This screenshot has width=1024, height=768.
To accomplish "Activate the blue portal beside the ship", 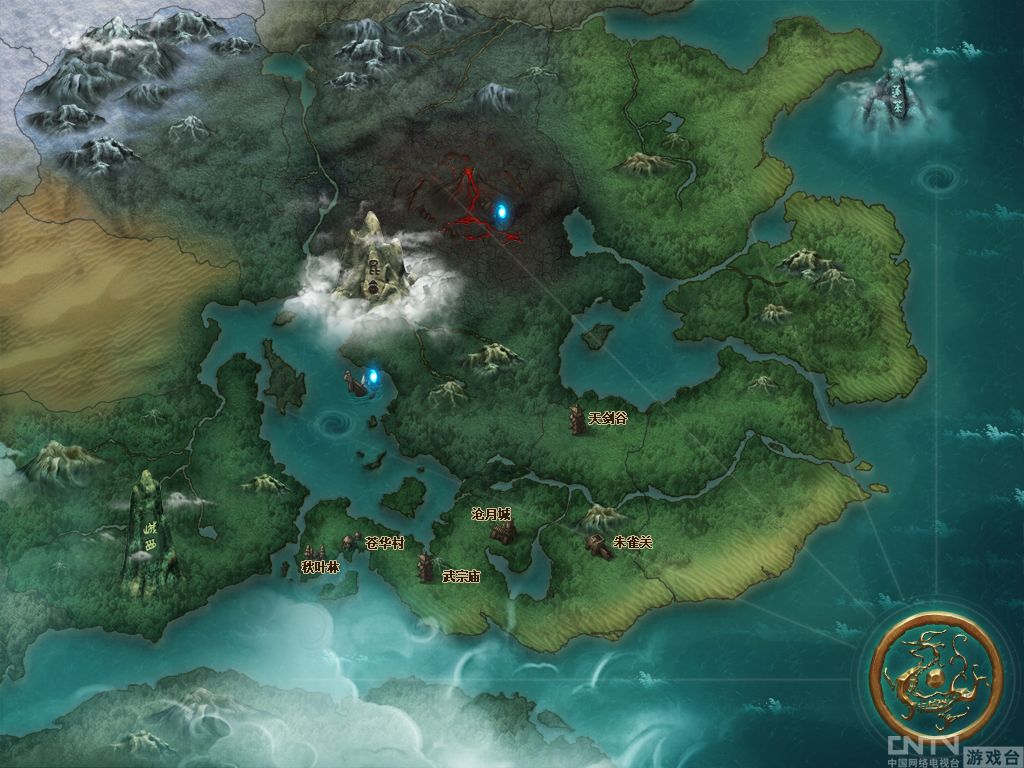I will pos(374,377).
